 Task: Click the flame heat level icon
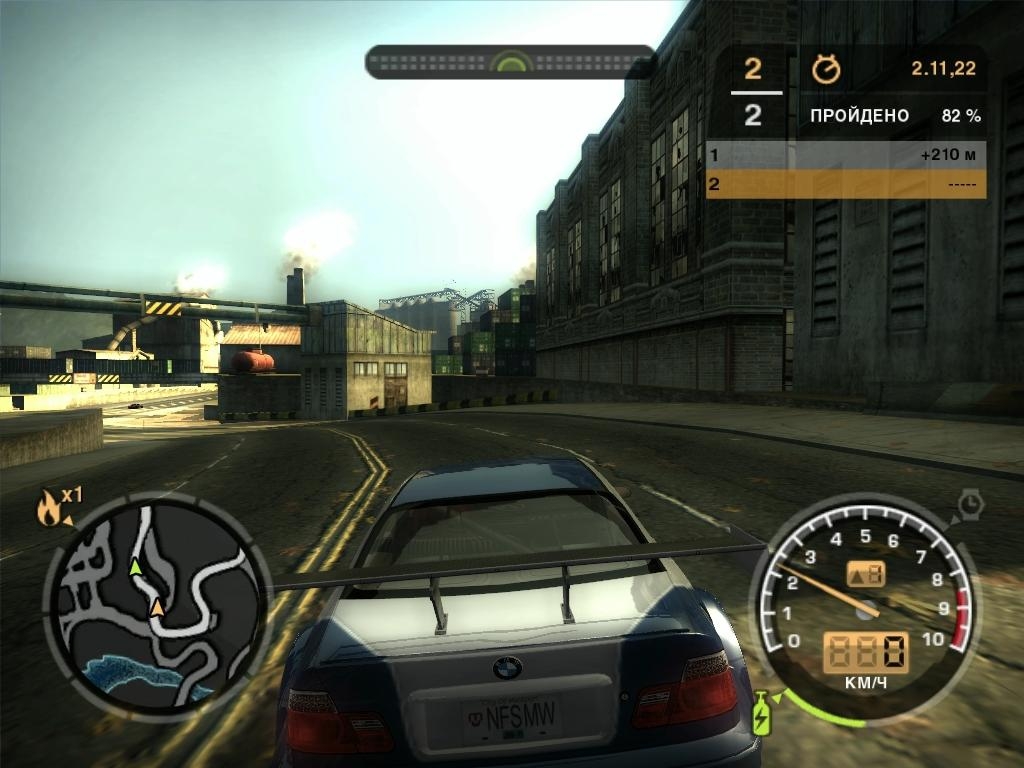48,510
